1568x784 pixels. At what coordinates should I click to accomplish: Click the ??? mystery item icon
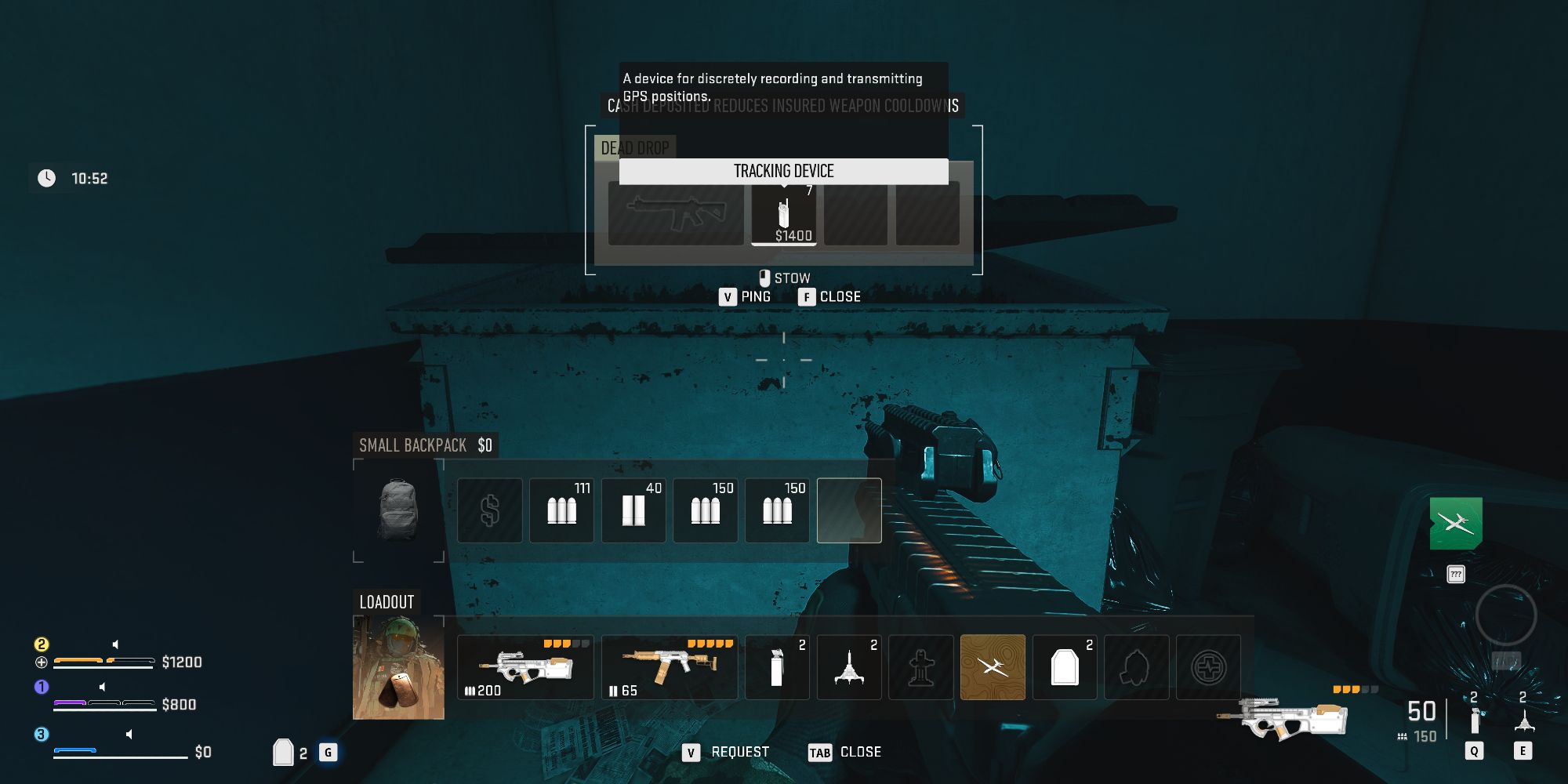click(1456, 573)
